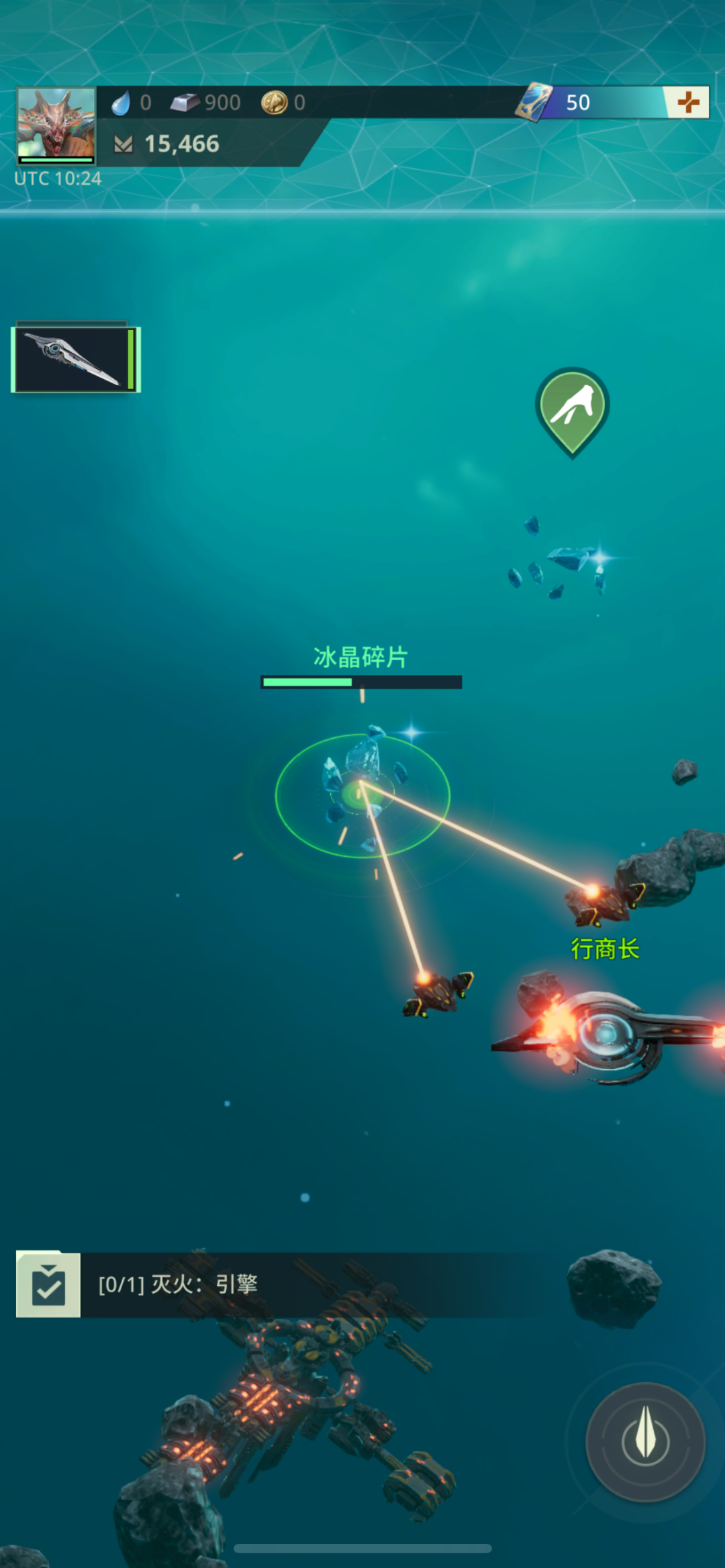
Task: Tap the orange plus to add currency
Action: [x=688, y=103]
